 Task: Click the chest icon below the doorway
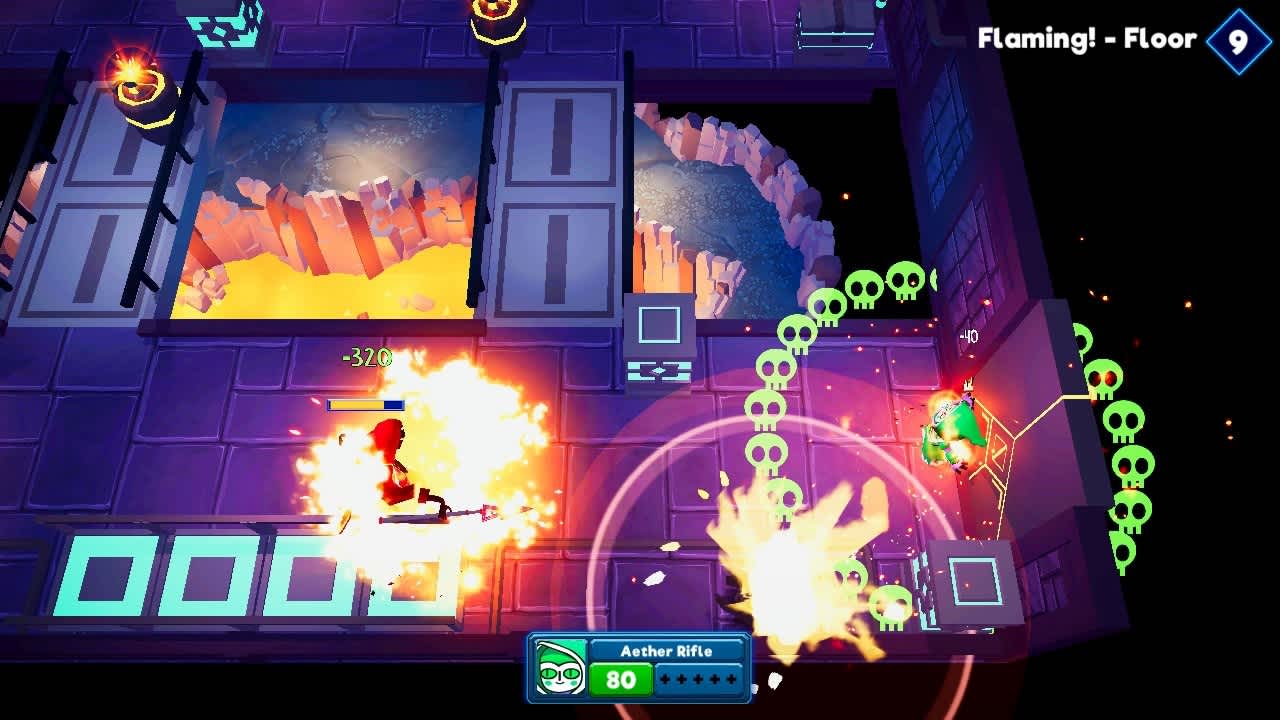coord(661,369)
